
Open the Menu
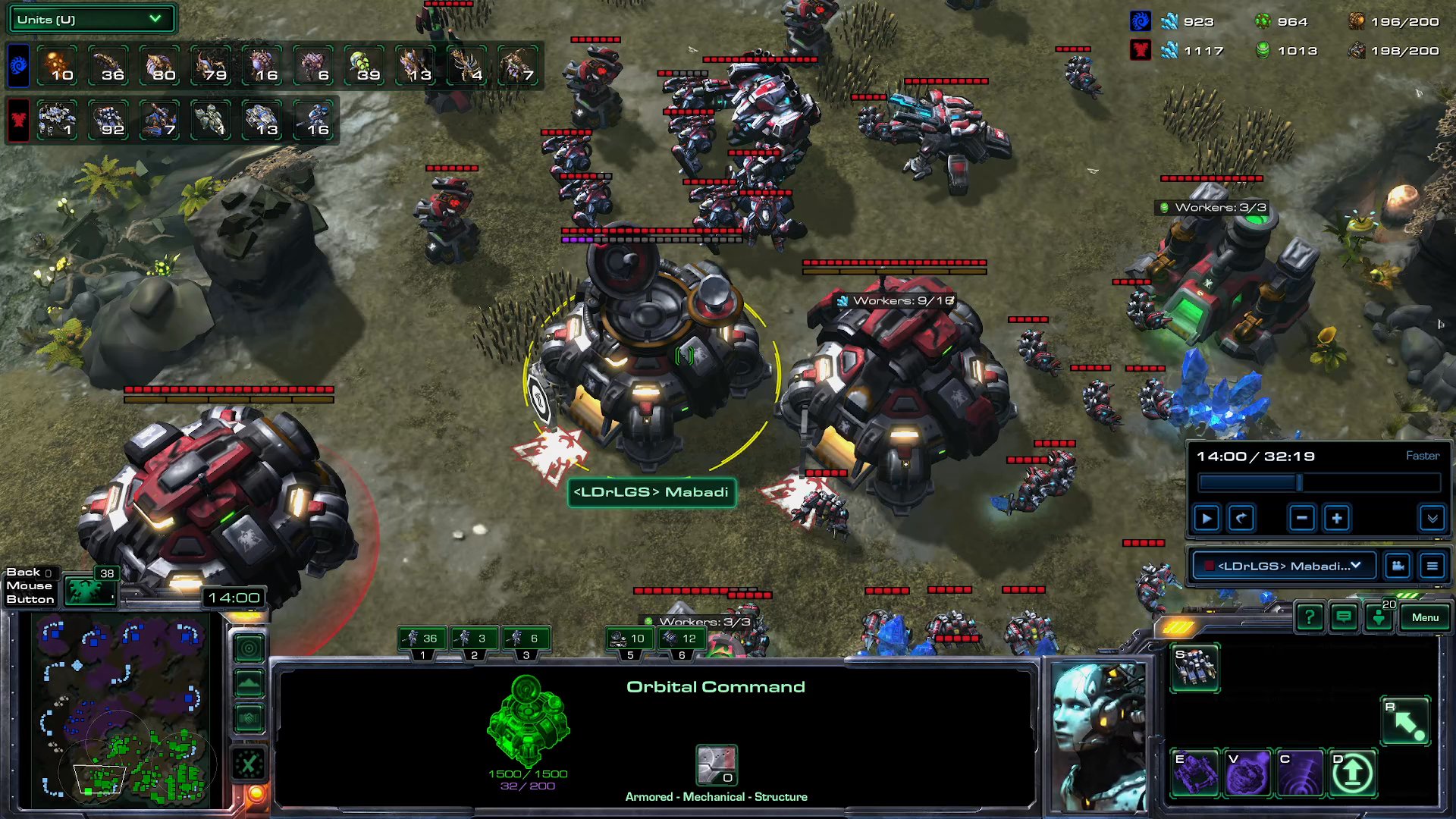(1424, 617)
